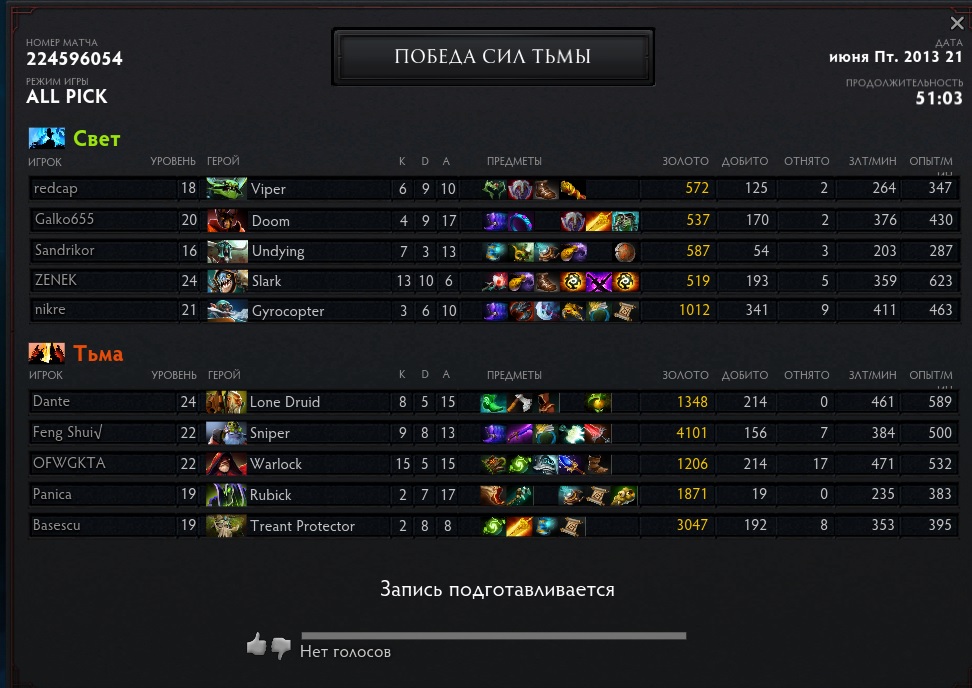Viewport: 972px width, 688px height.
Task: Click the Slark hero portrait
Action: (226, 281)
